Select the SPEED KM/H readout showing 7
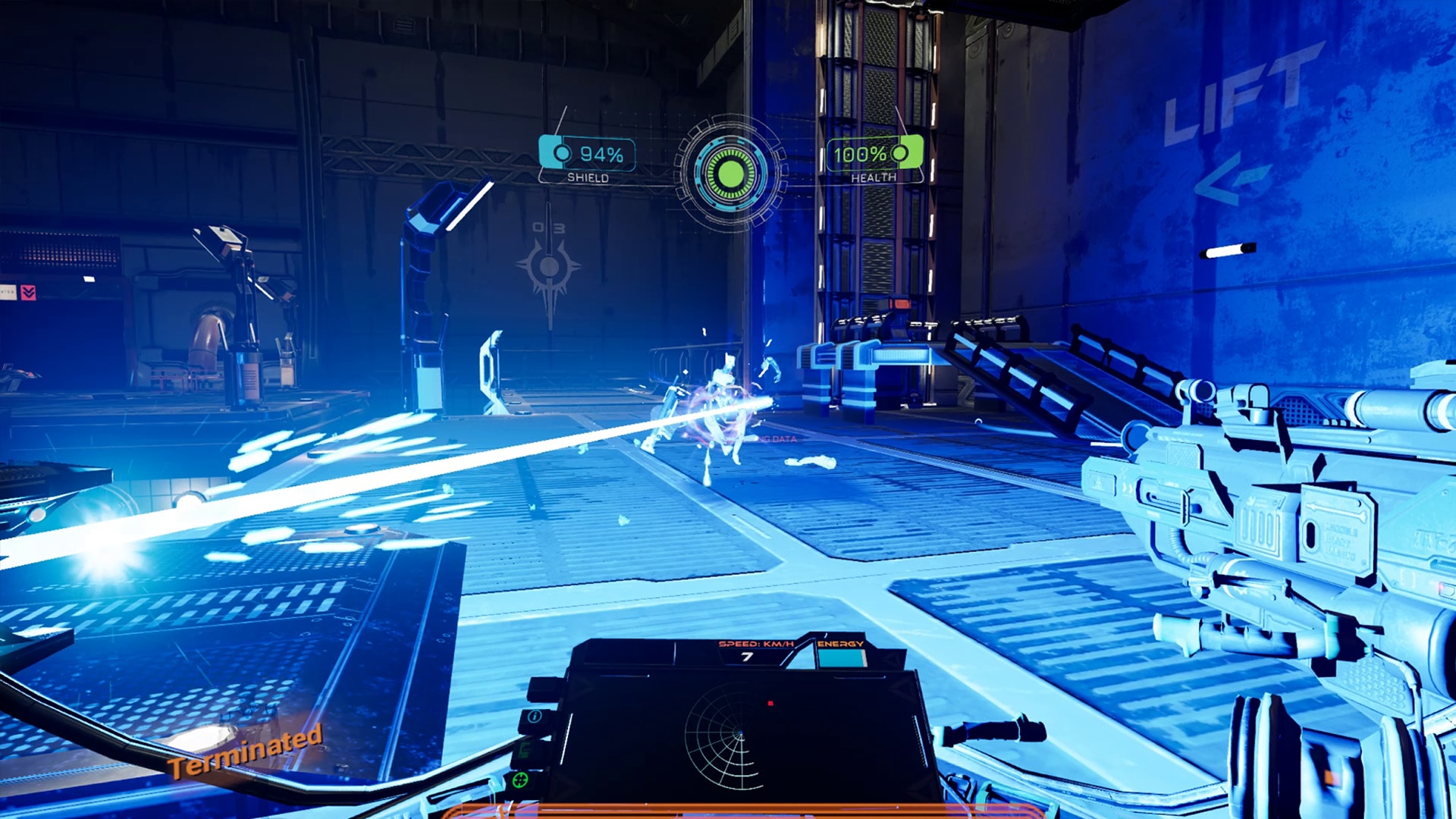Screen dimensions: 1456x819 click(745, 657)
